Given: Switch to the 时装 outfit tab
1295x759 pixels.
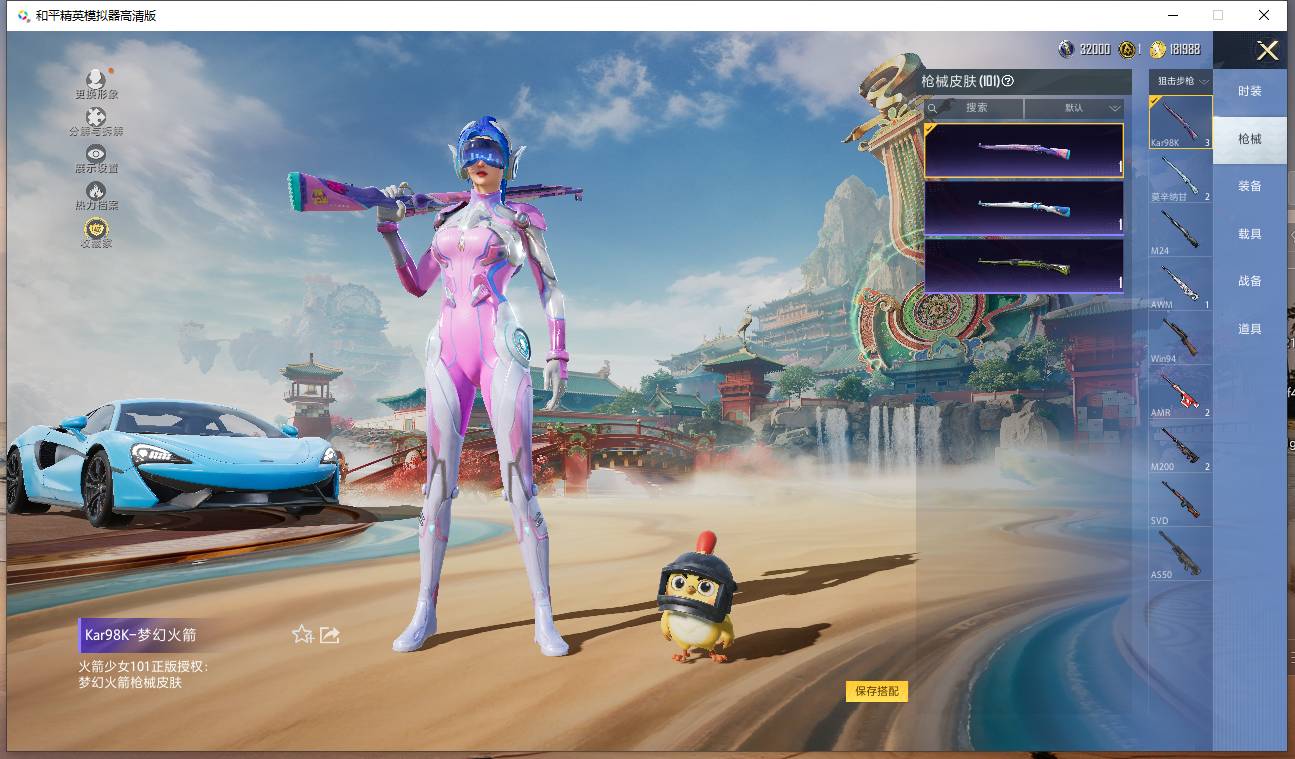Looking at the screenshot, I should [1249, 91].
